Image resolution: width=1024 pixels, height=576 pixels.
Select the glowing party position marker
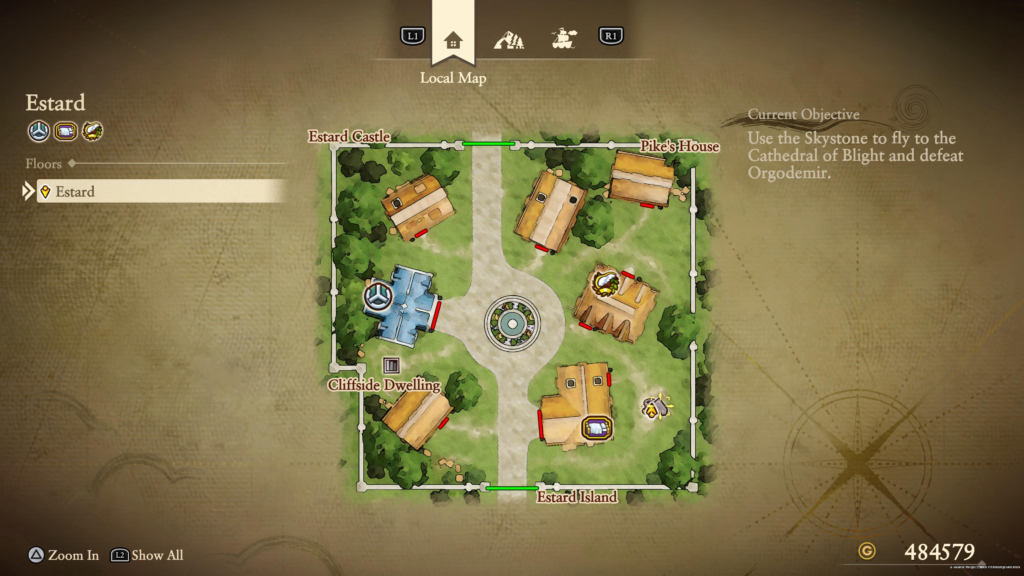point(655,407)
